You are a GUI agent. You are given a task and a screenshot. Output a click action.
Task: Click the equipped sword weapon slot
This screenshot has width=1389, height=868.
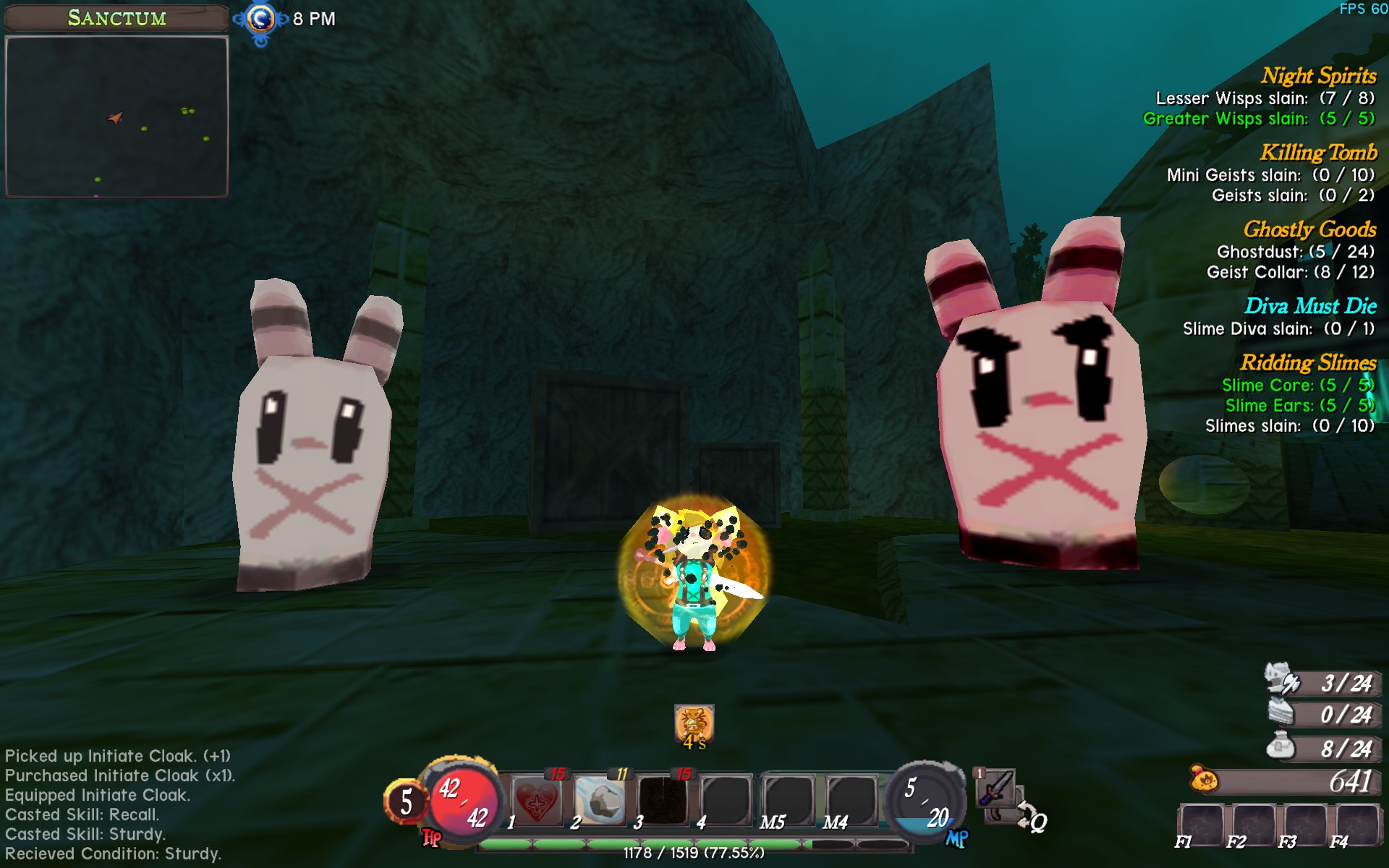tap(996, 788)
